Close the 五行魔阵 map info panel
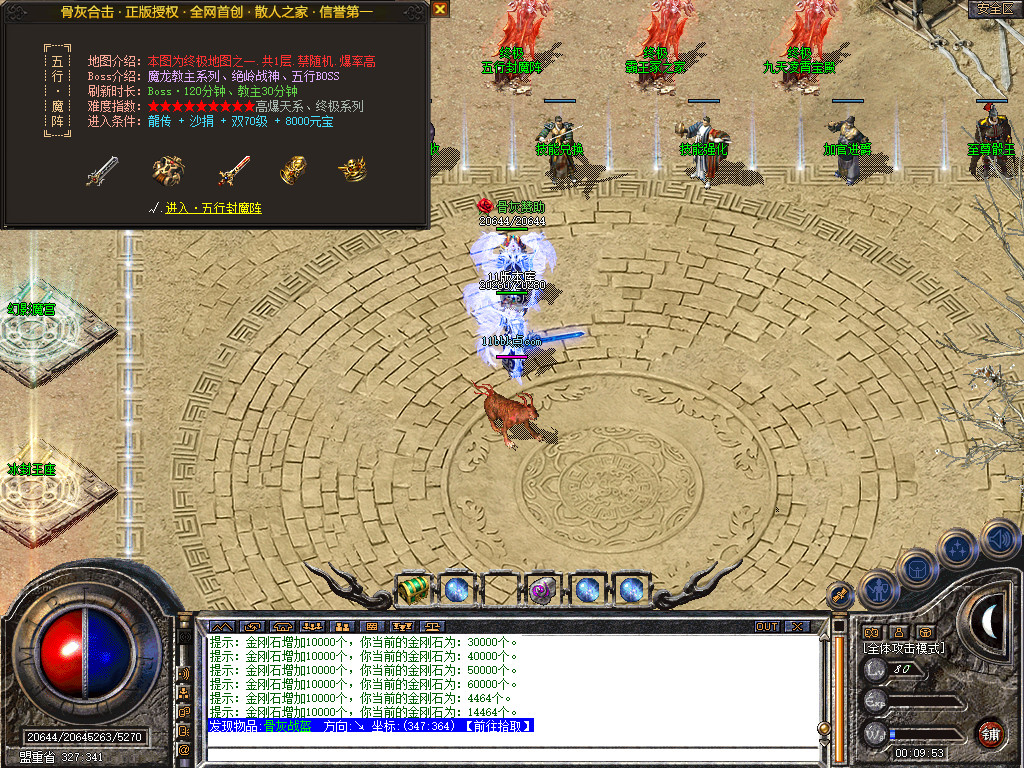This screenshot has height=768, width=1024. pos(440,9)
